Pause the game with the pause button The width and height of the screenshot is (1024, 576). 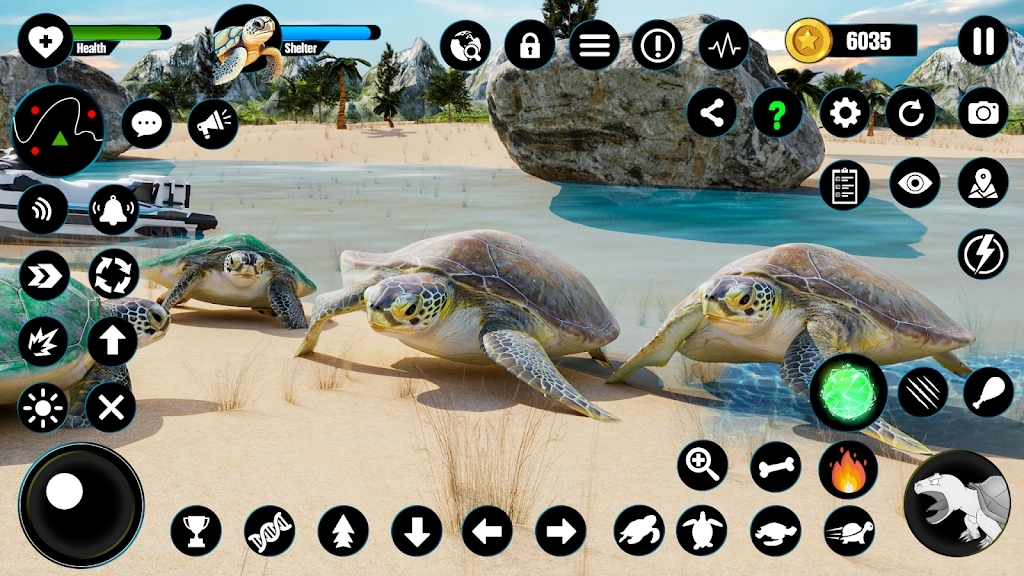pyautogui.click(x=983, y=42)
